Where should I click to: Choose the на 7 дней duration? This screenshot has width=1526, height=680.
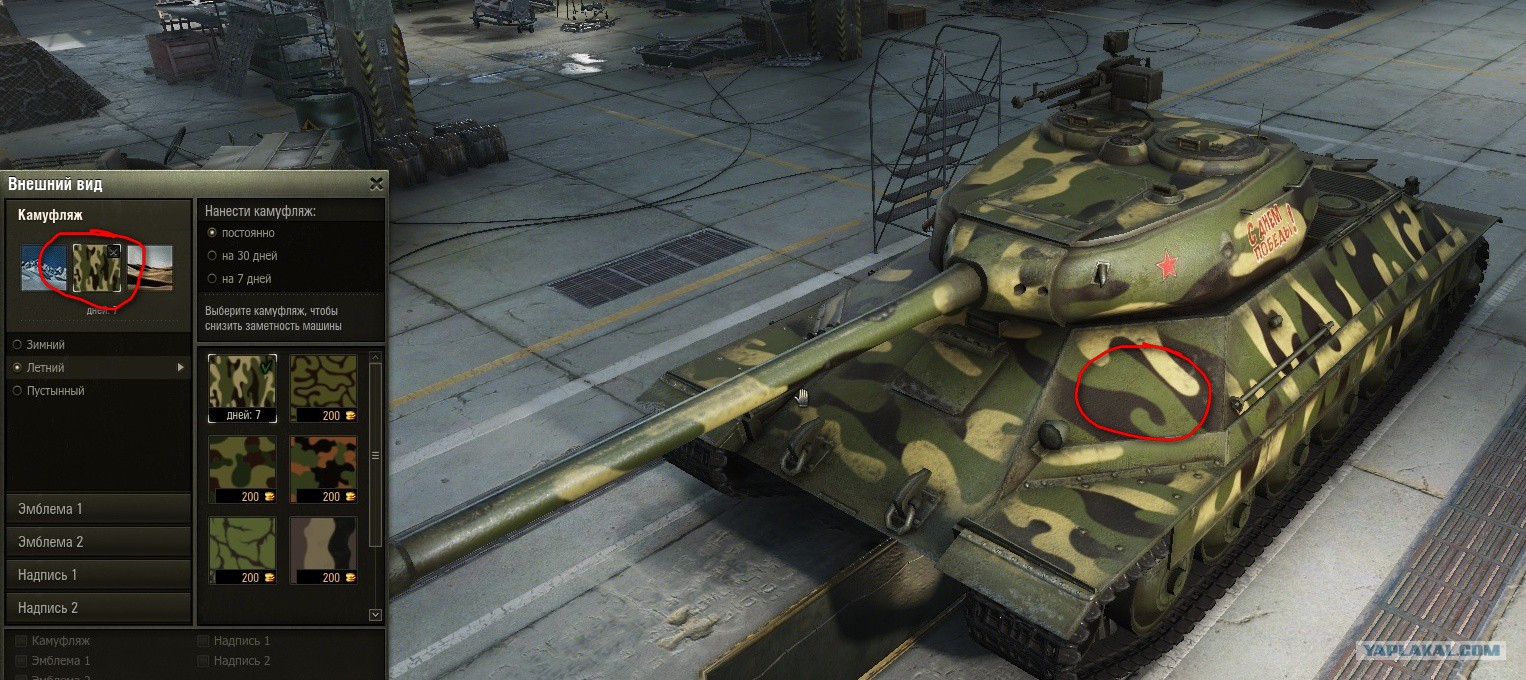(x=211, y=279)
